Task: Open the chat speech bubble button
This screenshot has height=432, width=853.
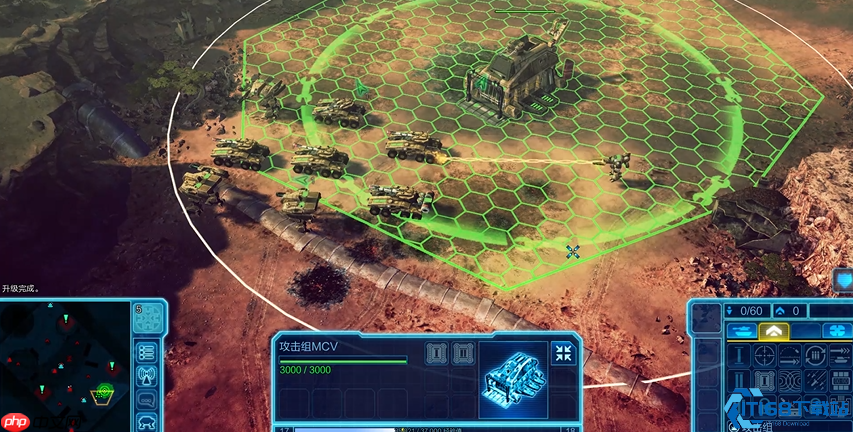Action: (147, 399)
